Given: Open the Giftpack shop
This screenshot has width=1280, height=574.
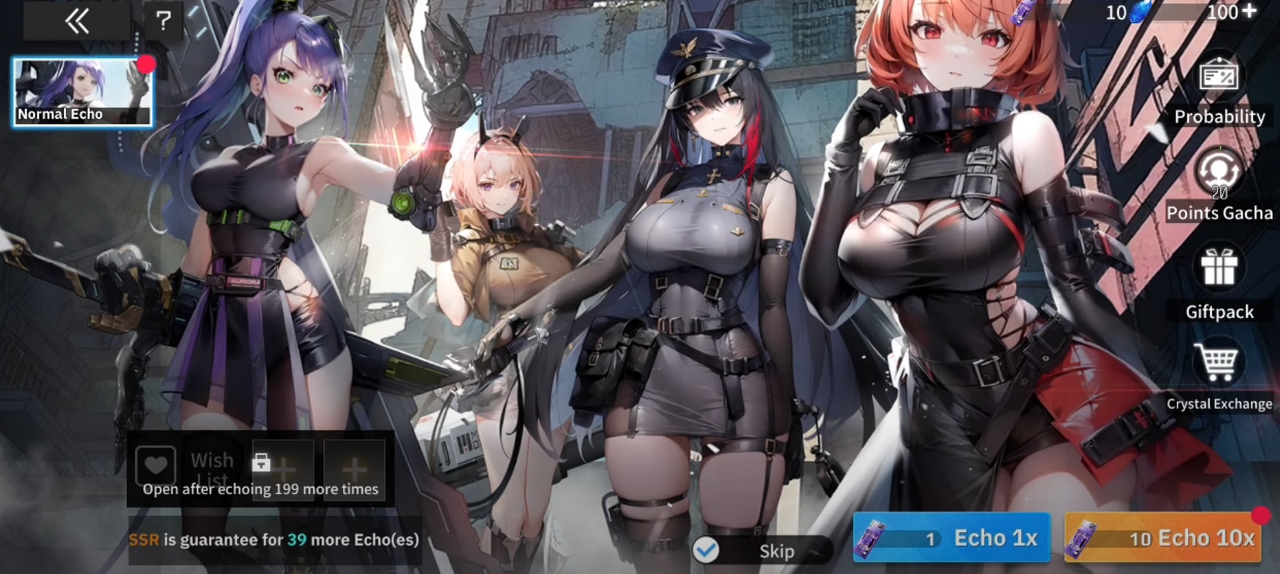Looking at the screenshot, I should pyautogui.click(x=1219, y=268).
